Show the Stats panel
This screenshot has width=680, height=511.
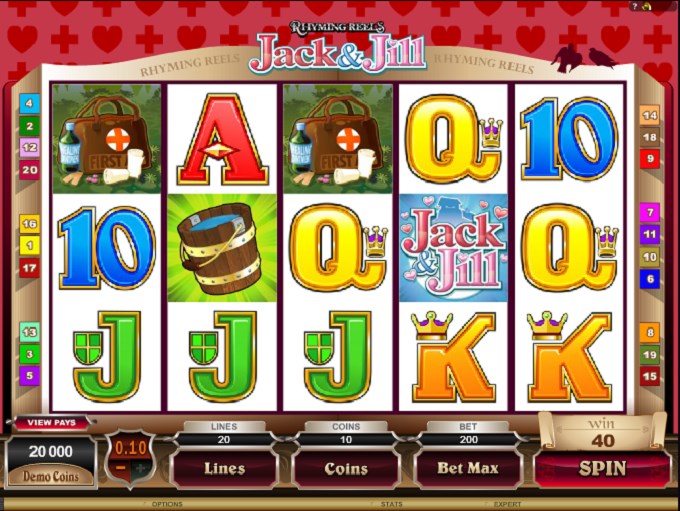pos(392,504)
